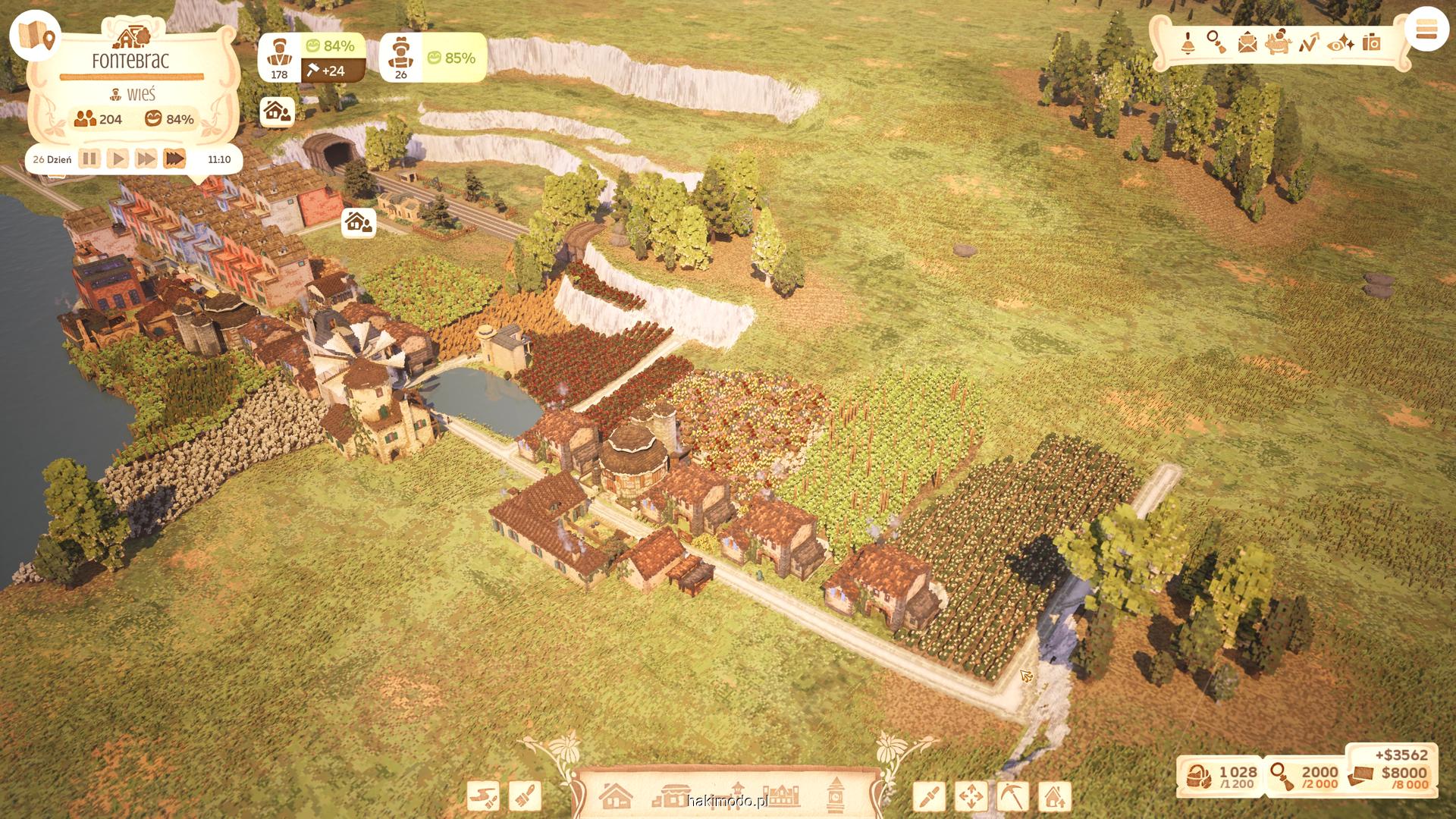Open the piggy bank finances
Screen dimensions: 1456x819
pyautogui.click(x=1279, y=42)
